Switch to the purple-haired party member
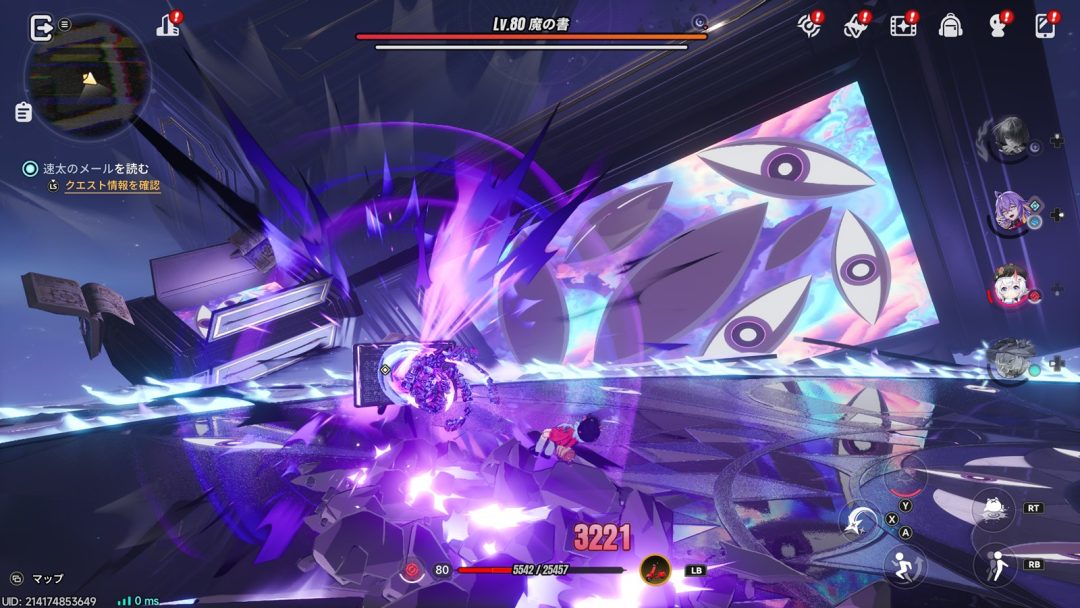The height and width of the screenshot is (608, 1080). [1010, 213]
